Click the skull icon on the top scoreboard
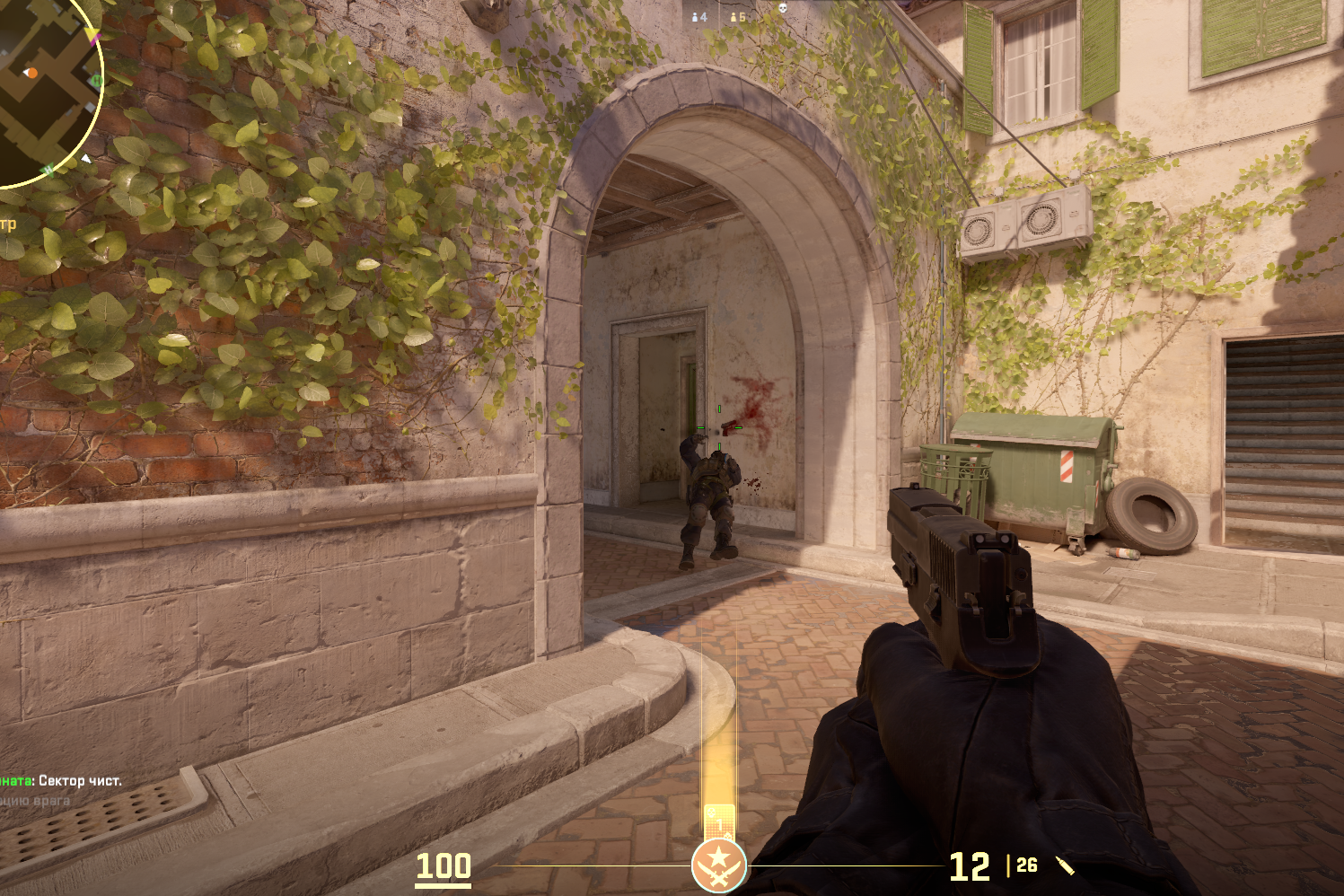This screenshot has height=896, width=1344. [781, 8]
